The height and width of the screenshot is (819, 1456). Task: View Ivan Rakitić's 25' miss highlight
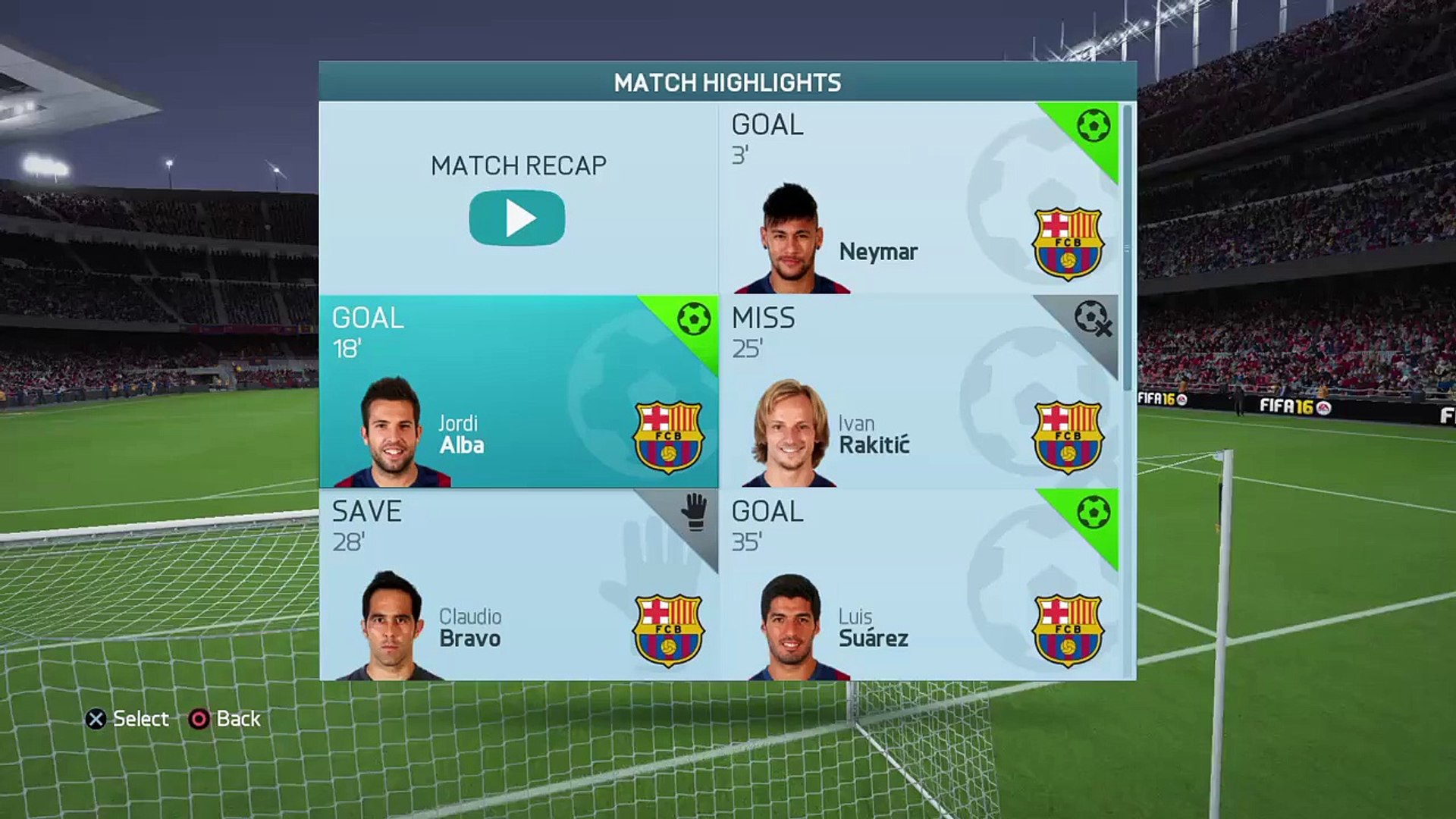918,391
